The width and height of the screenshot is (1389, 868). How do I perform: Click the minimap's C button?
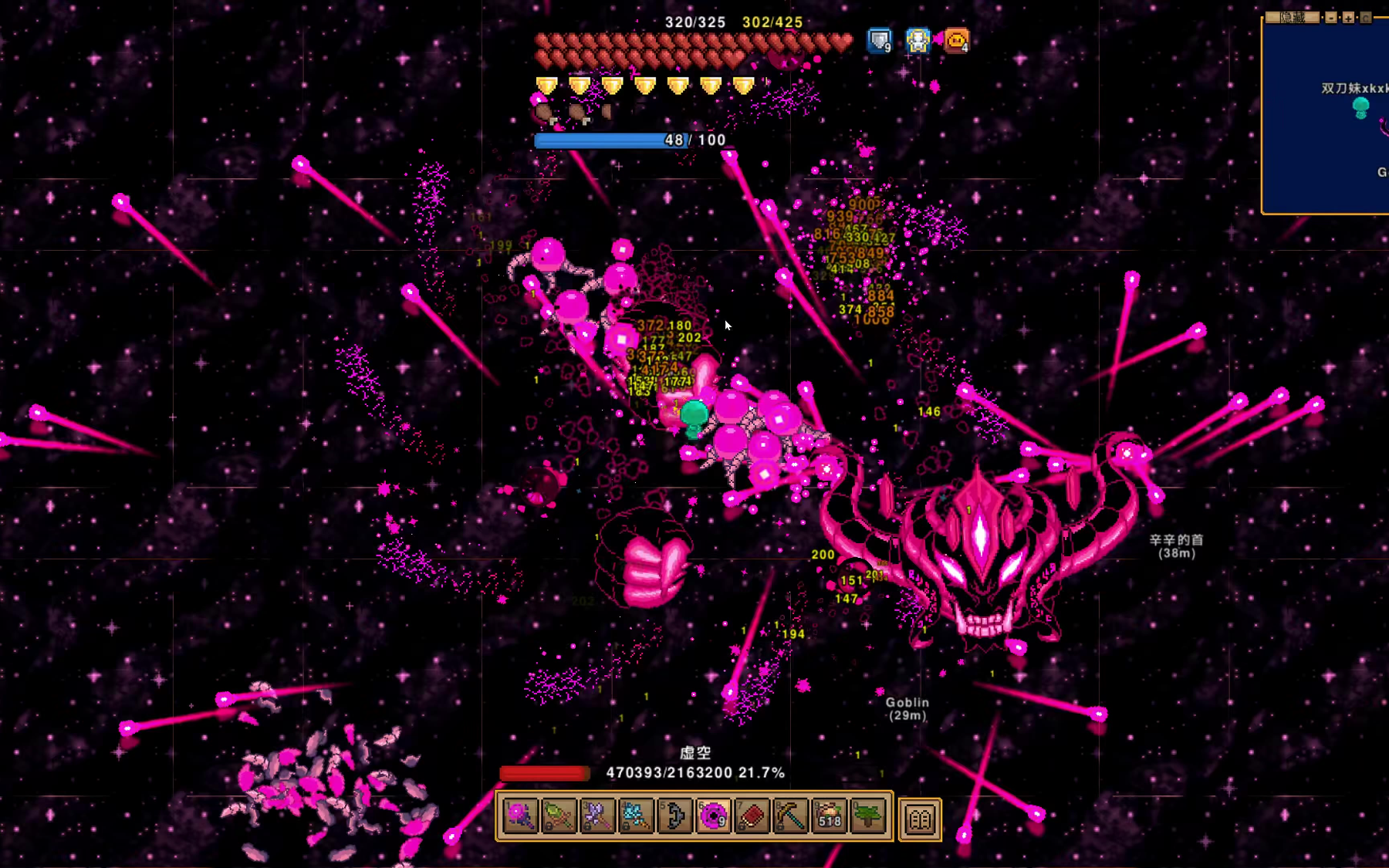pos(1365,17)
